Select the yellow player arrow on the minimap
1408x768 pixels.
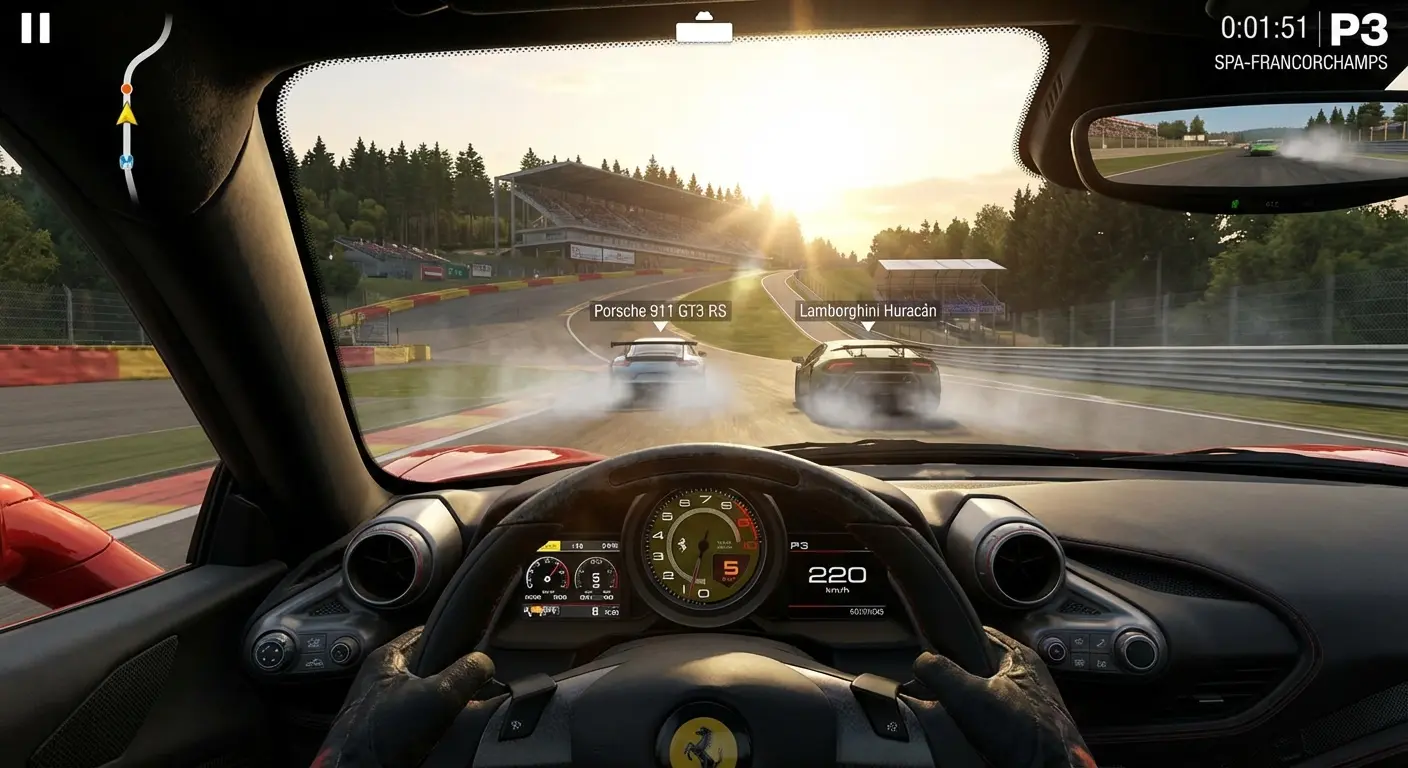pyautogui.click(x=126, y=115)
